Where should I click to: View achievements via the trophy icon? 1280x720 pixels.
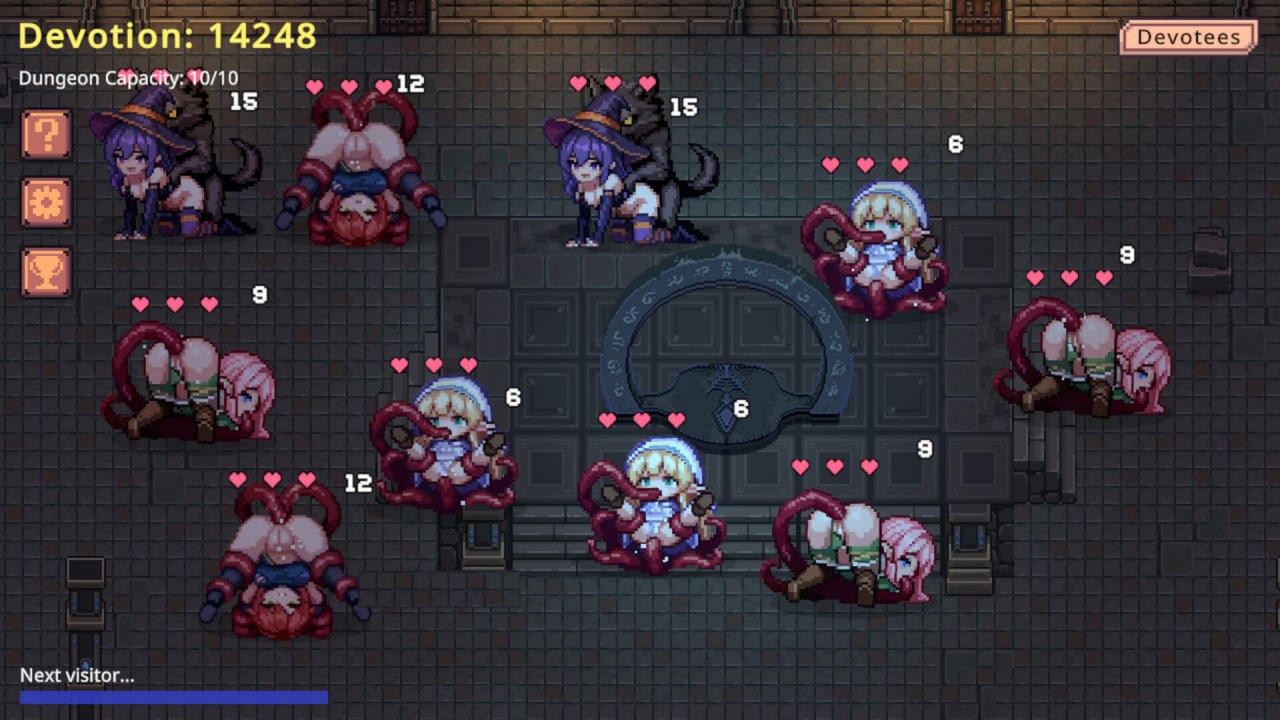46,269
